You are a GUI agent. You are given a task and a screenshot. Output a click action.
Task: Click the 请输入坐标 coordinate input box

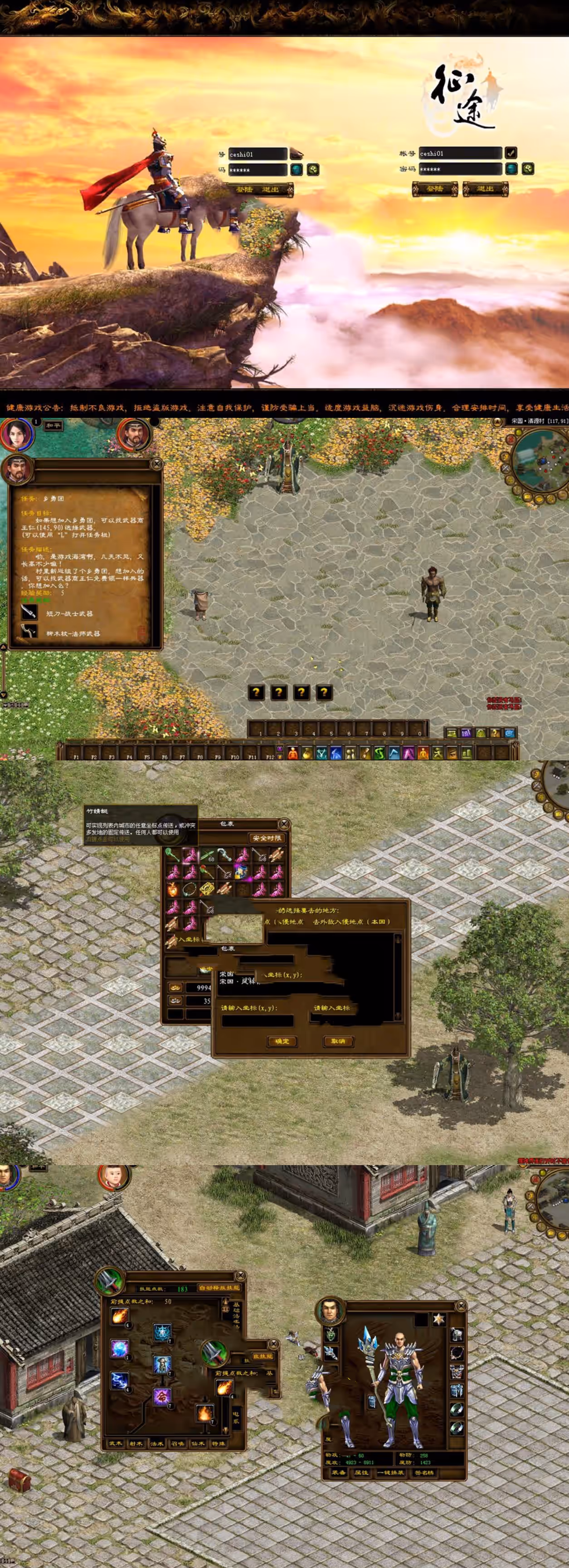coord(258,1021)
